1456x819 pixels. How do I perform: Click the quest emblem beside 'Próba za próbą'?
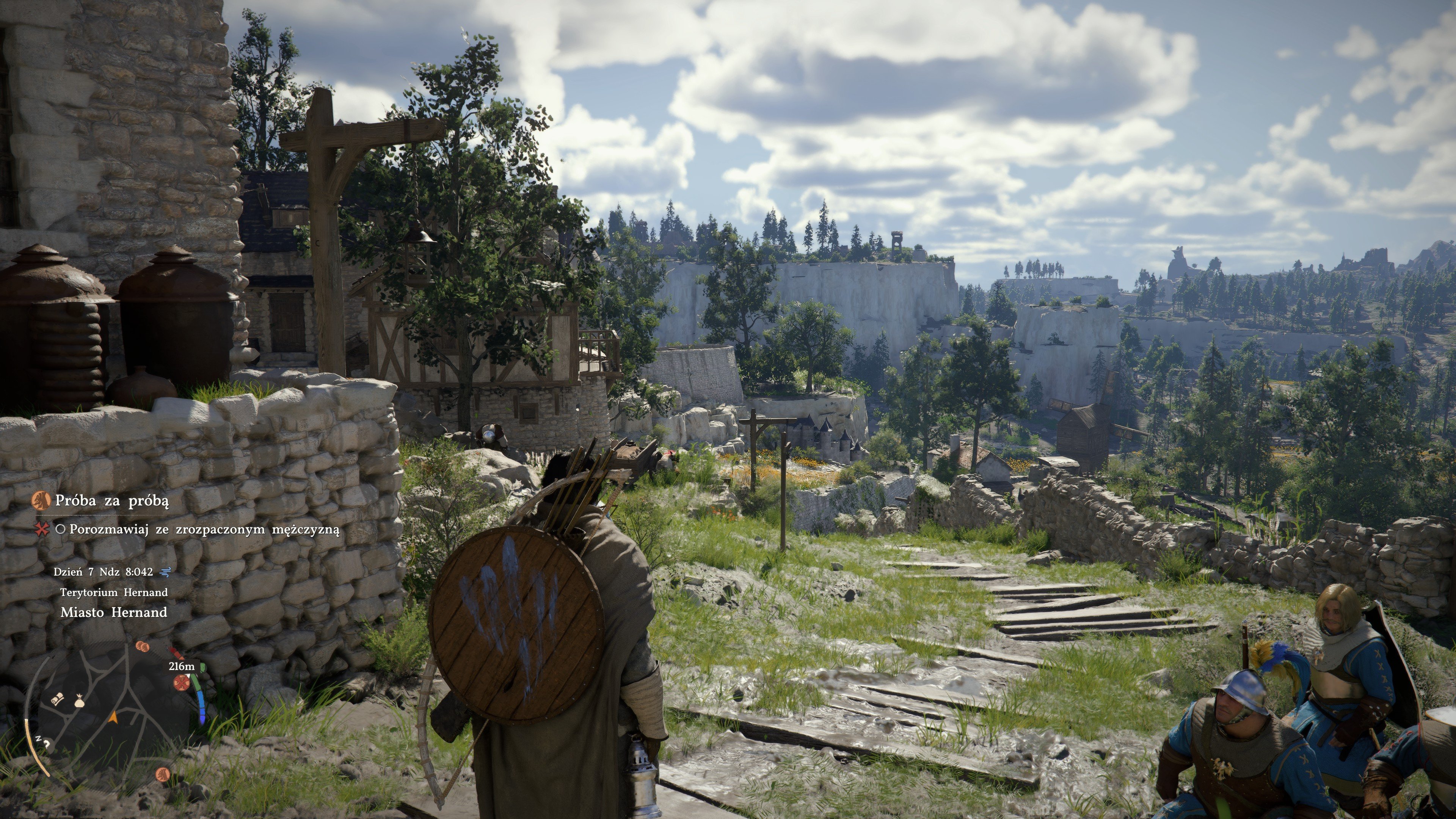pos(39,500)
